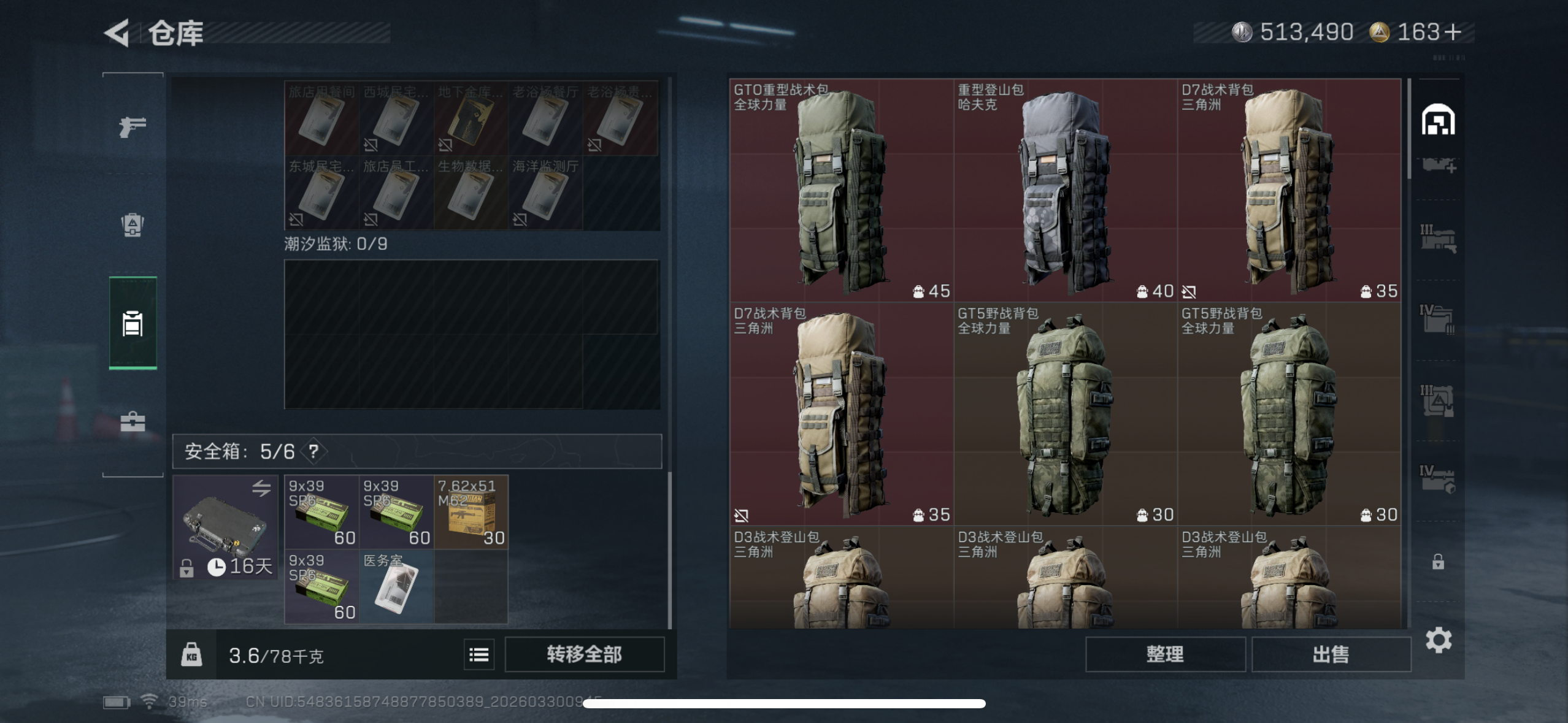Click the 转移全部 transfer all button
The image size is (1568, 723).
[x=584, y=654]
